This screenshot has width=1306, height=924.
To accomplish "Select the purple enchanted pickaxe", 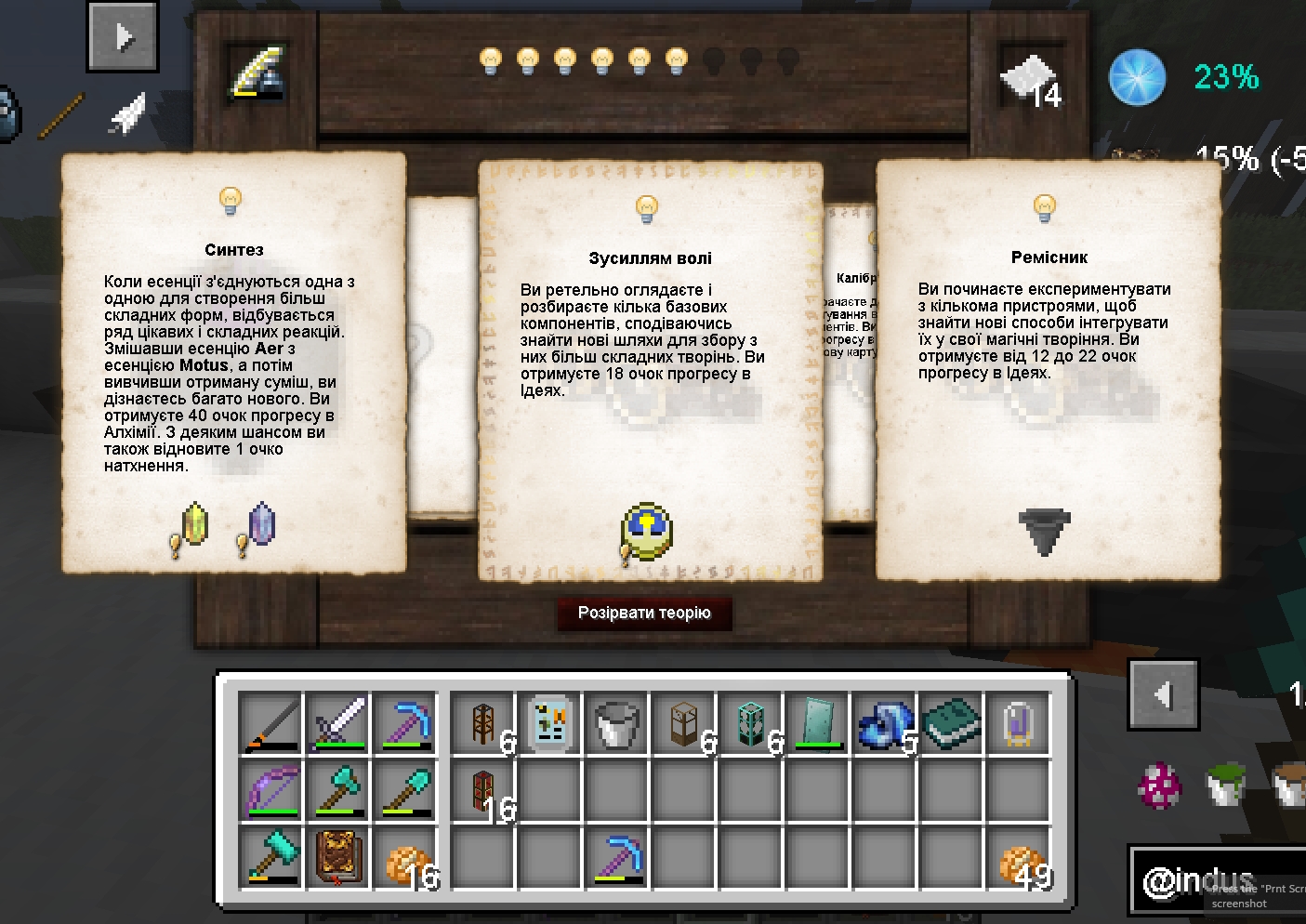I will [x=406, y=724].
